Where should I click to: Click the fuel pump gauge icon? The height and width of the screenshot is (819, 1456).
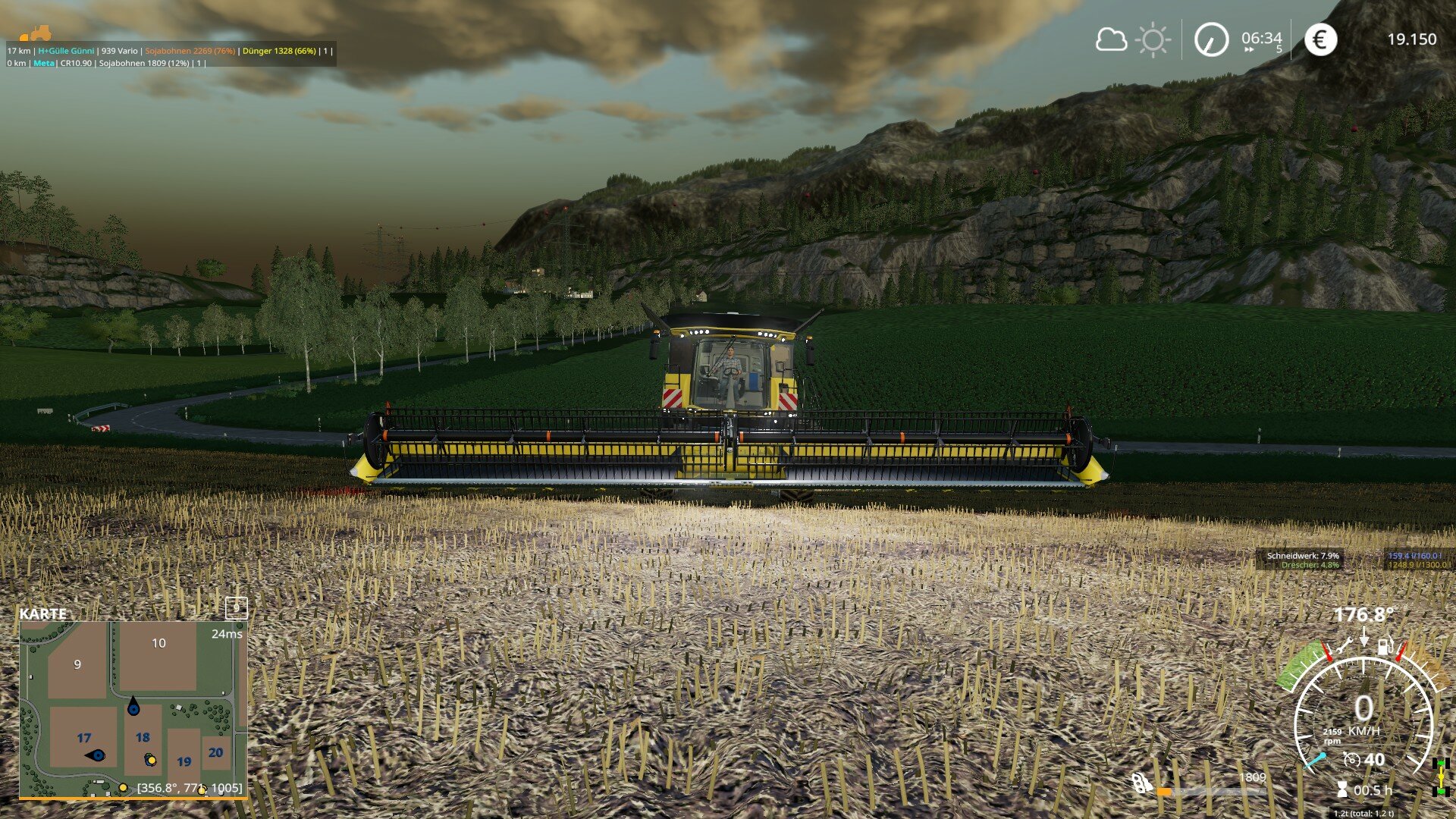1385,646
